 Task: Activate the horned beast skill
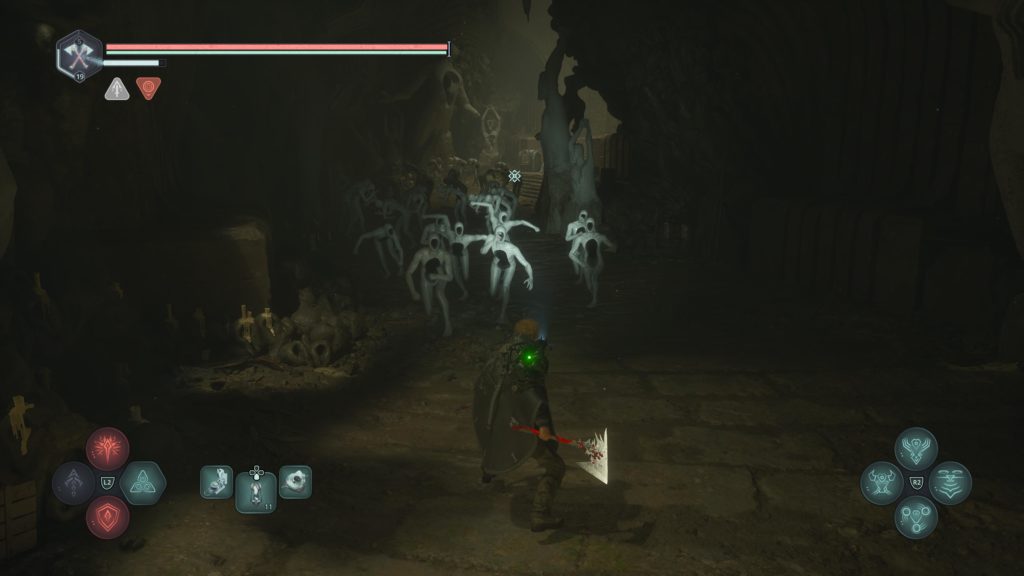[x=882, y=483]
